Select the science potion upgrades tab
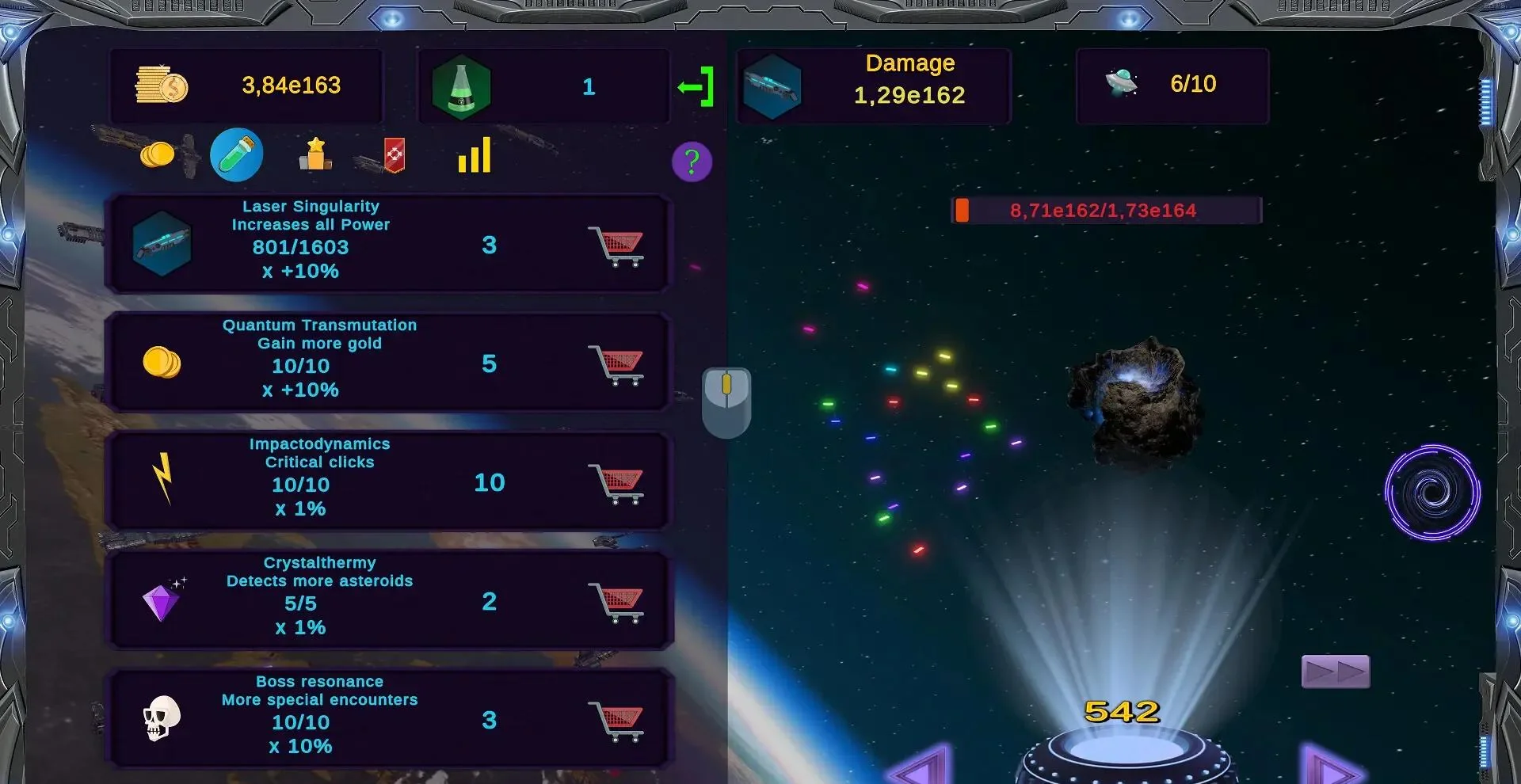 point(236,154)
